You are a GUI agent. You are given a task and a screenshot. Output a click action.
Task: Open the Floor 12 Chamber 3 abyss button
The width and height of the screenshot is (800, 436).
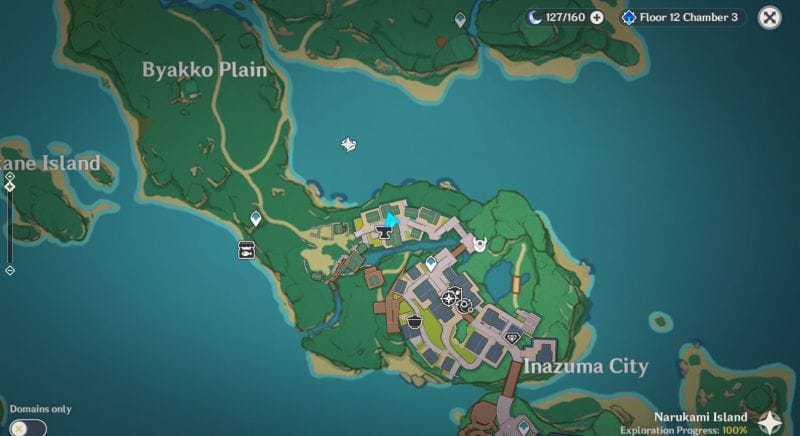point(682,17)
